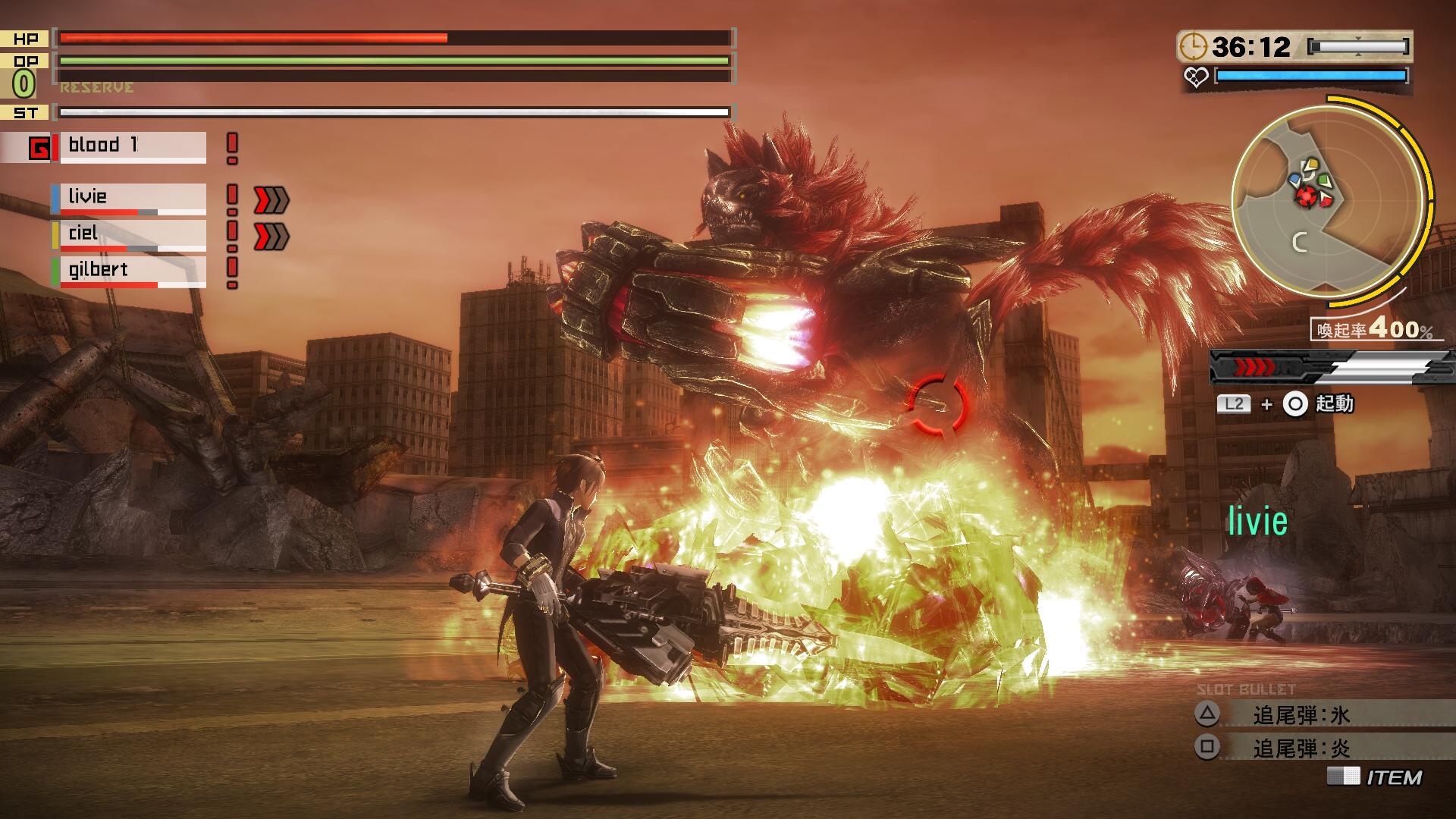Open the ITEM selector

click(1376, 777)
